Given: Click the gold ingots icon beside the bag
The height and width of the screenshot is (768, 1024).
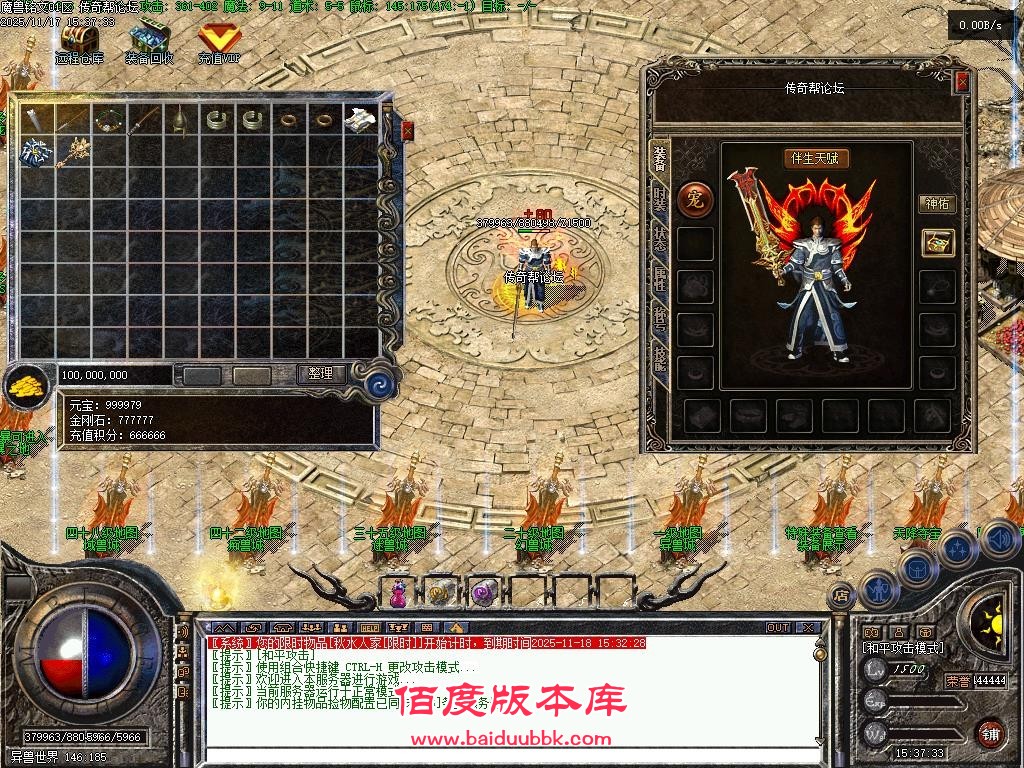Looking at the screenshot, I should click(25, 386).
